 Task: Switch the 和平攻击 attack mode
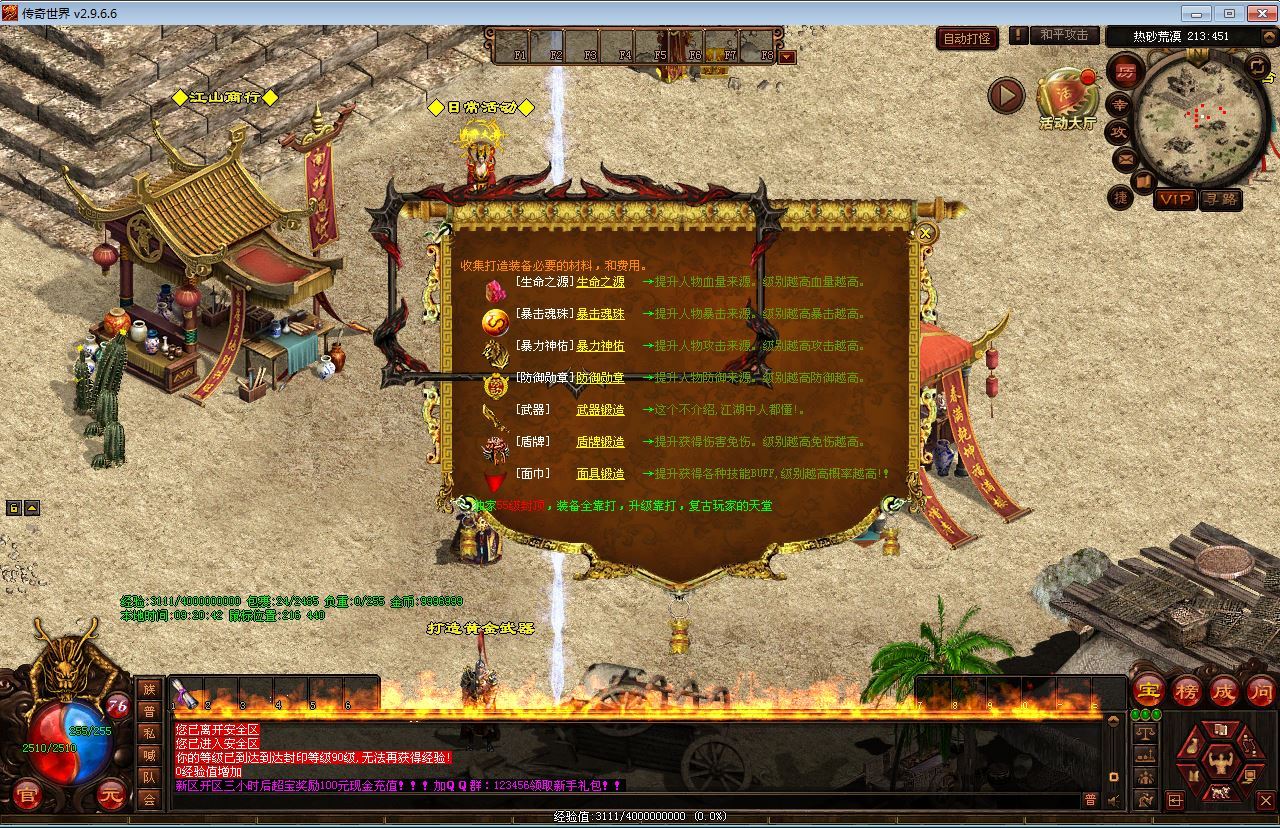click(1063, 35)
